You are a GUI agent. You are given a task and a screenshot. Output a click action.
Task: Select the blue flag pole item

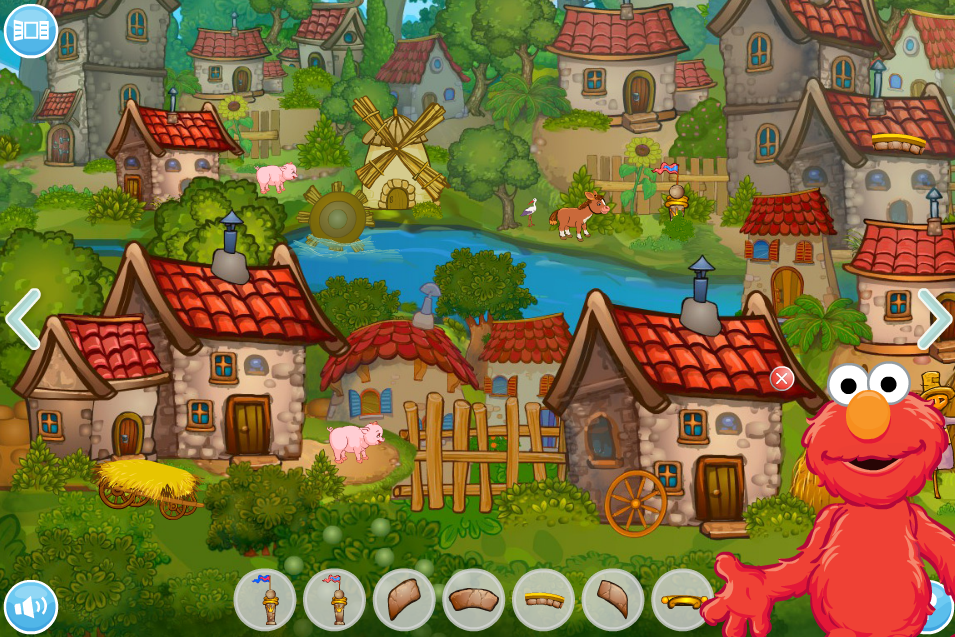265,599
